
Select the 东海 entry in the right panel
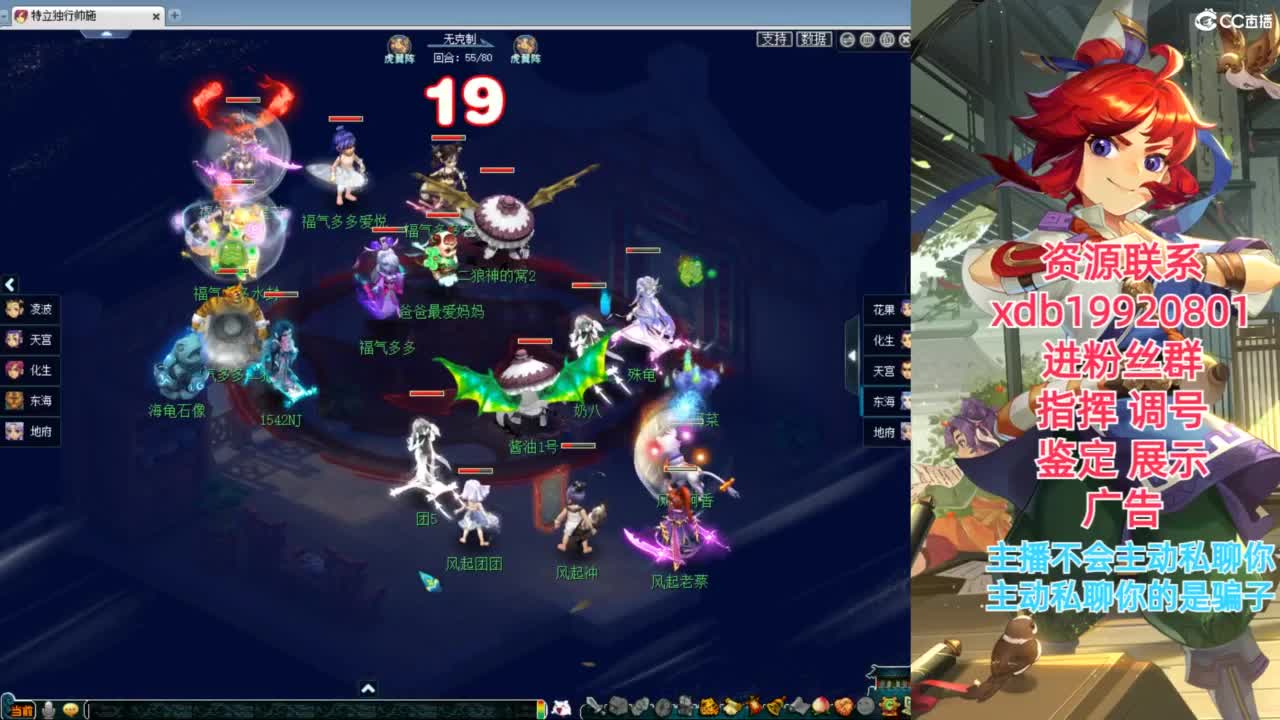coord(884,402)
